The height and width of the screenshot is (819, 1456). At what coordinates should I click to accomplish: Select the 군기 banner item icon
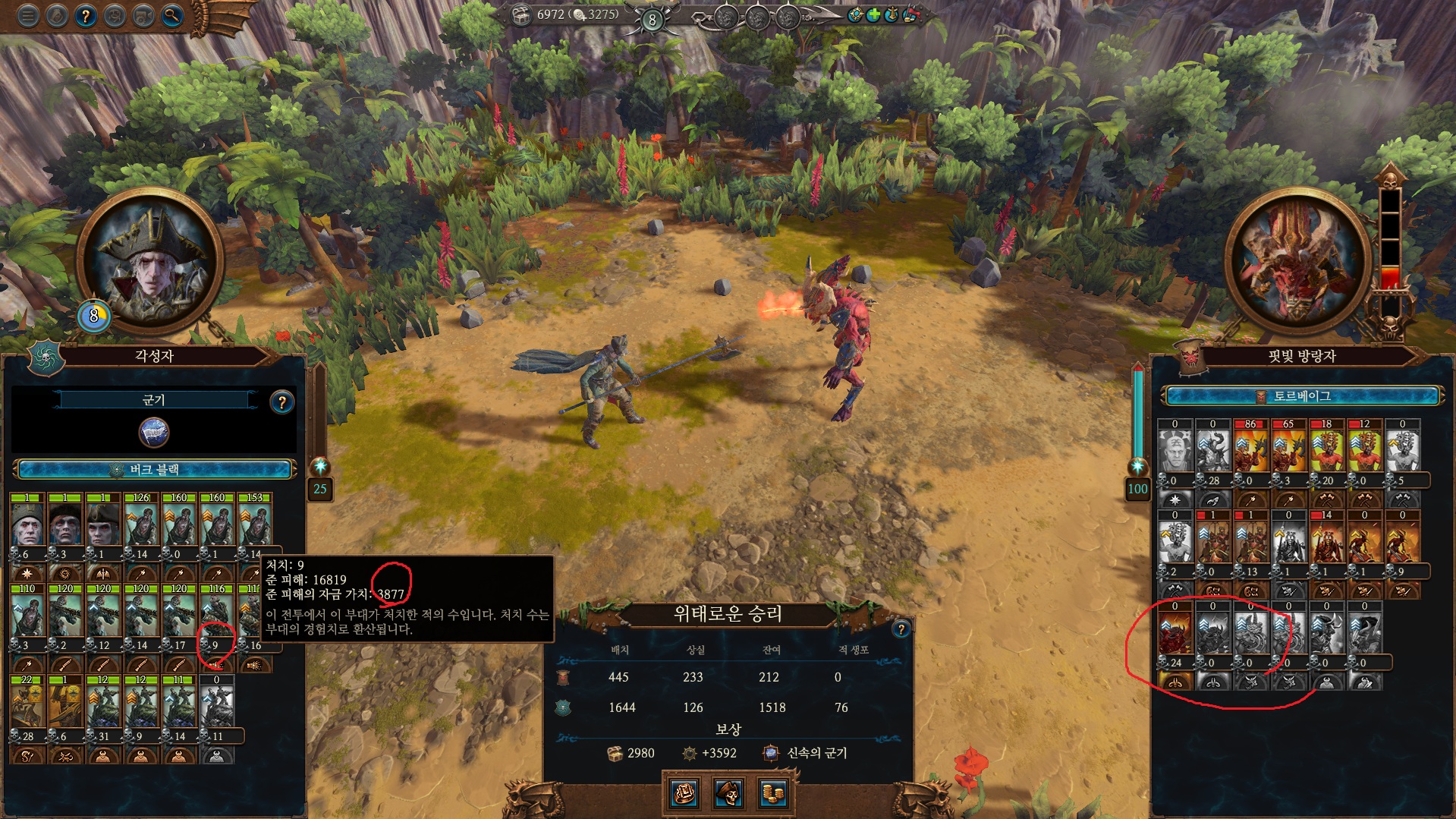point(154,433)
